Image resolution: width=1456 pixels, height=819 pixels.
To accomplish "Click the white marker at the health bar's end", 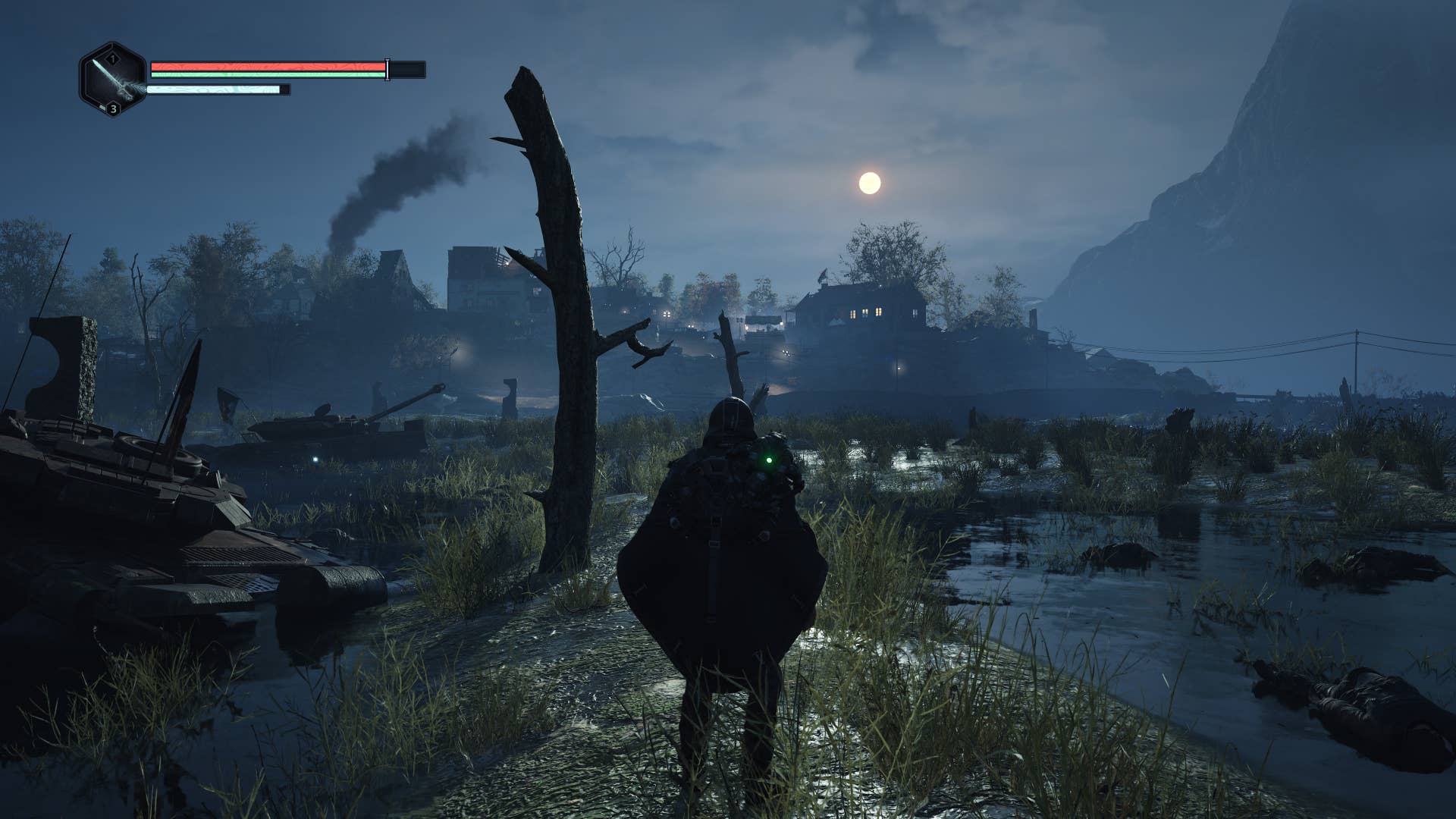I will tap(387, 70).
